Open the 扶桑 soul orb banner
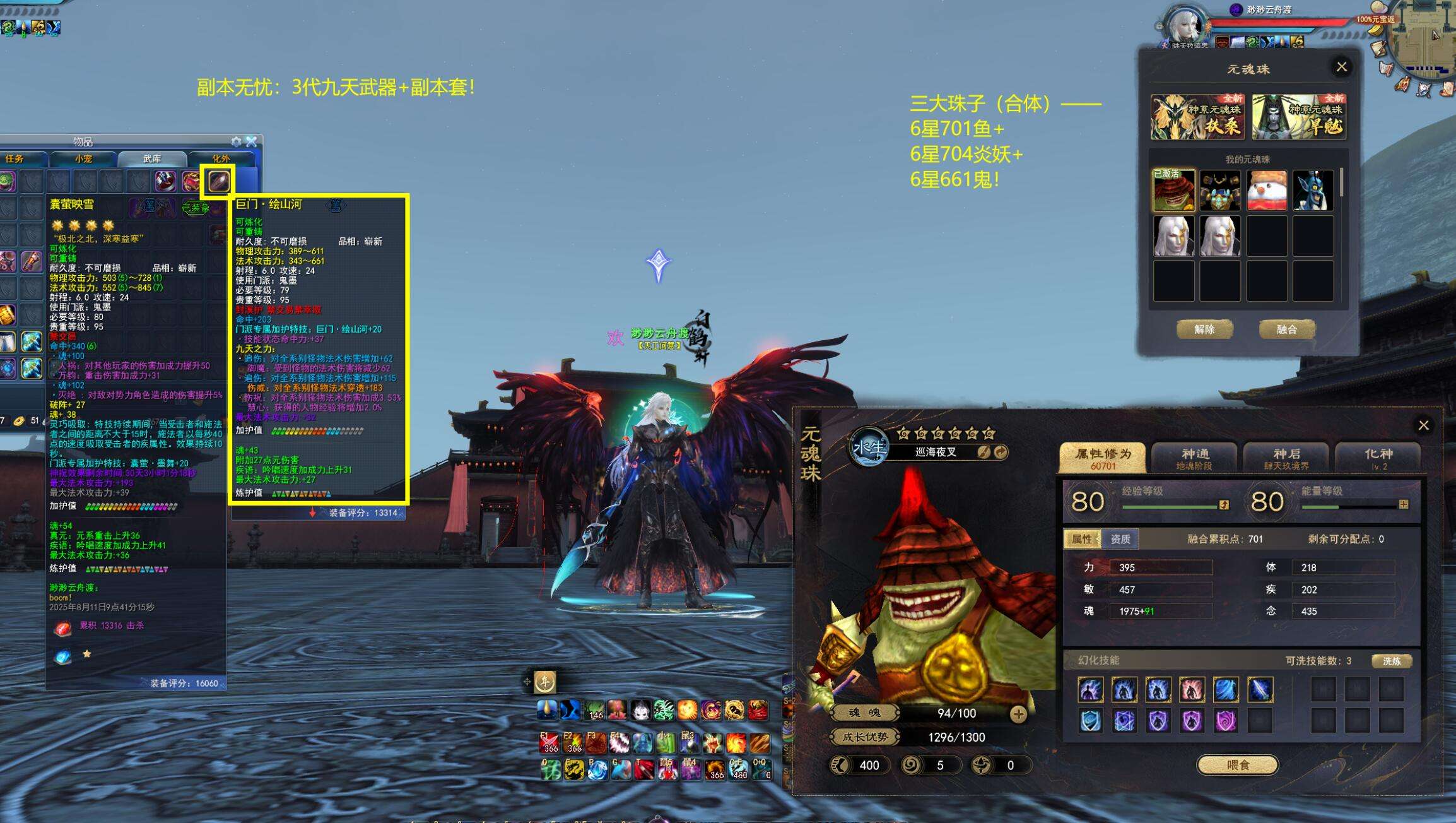Viewport: 1456px width, 823px height. pyautogui.click(x=1197, y=117)
